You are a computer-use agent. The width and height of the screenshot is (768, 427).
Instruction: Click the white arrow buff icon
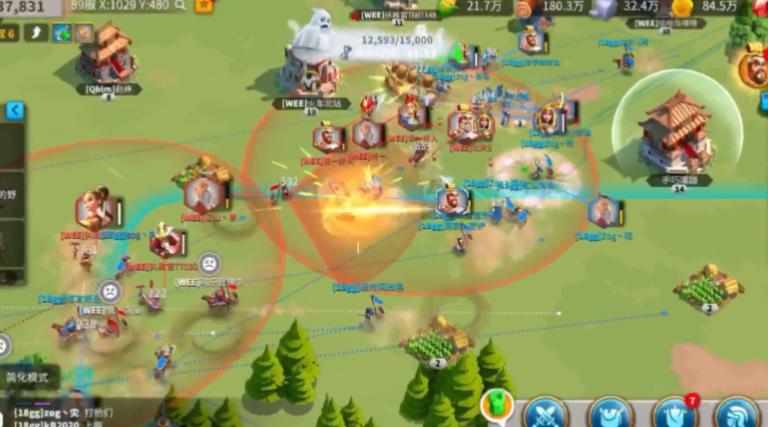pyautogui.click(x=36, y=33)
